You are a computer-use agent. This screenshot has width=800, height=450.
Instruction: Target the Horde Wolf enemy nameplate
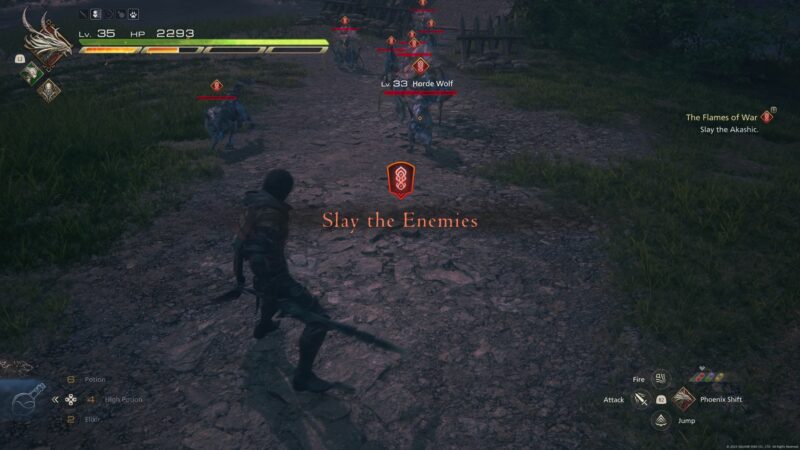point(419,83)
